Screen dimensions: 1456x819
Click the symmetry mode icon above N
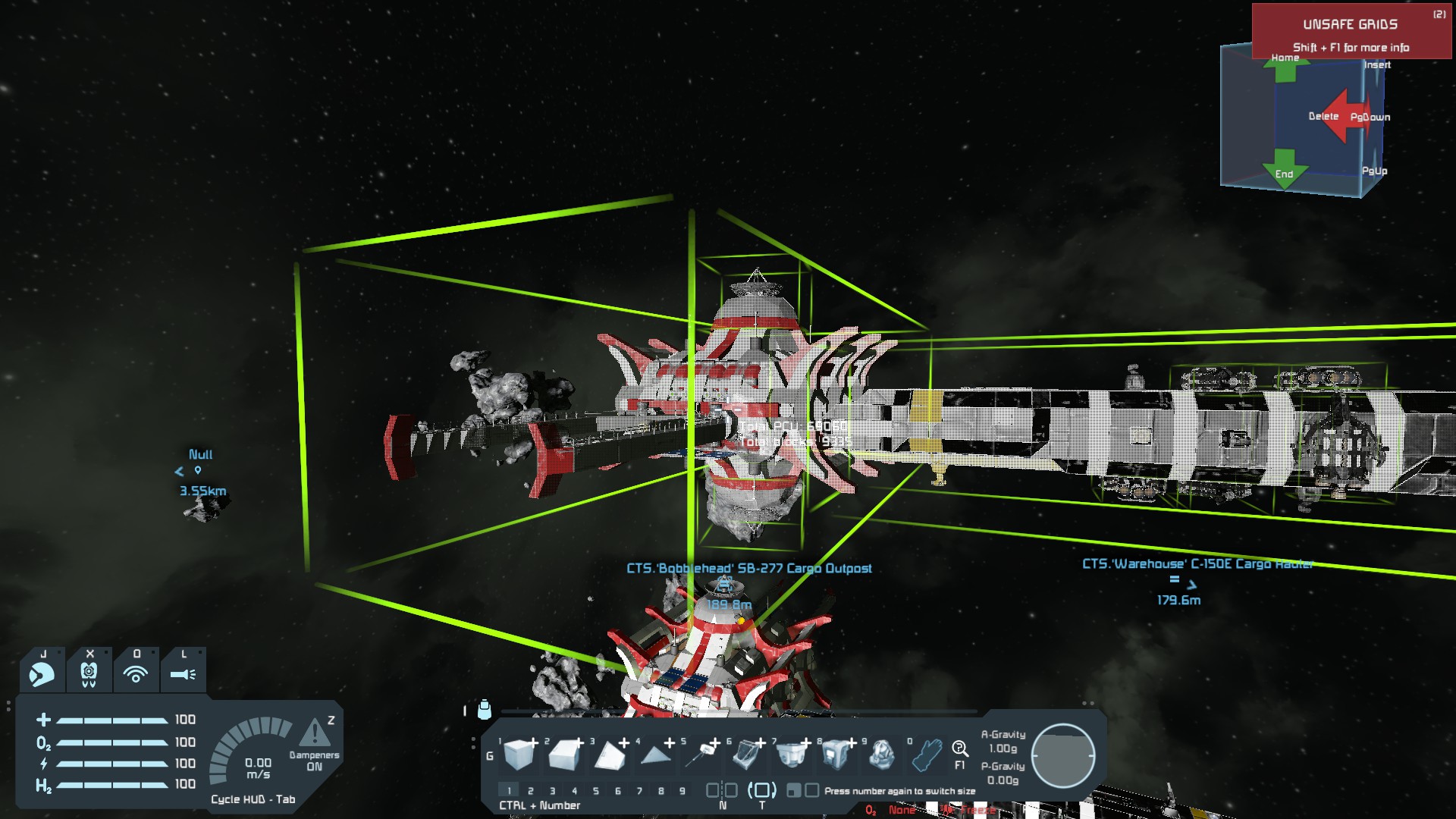722,790
